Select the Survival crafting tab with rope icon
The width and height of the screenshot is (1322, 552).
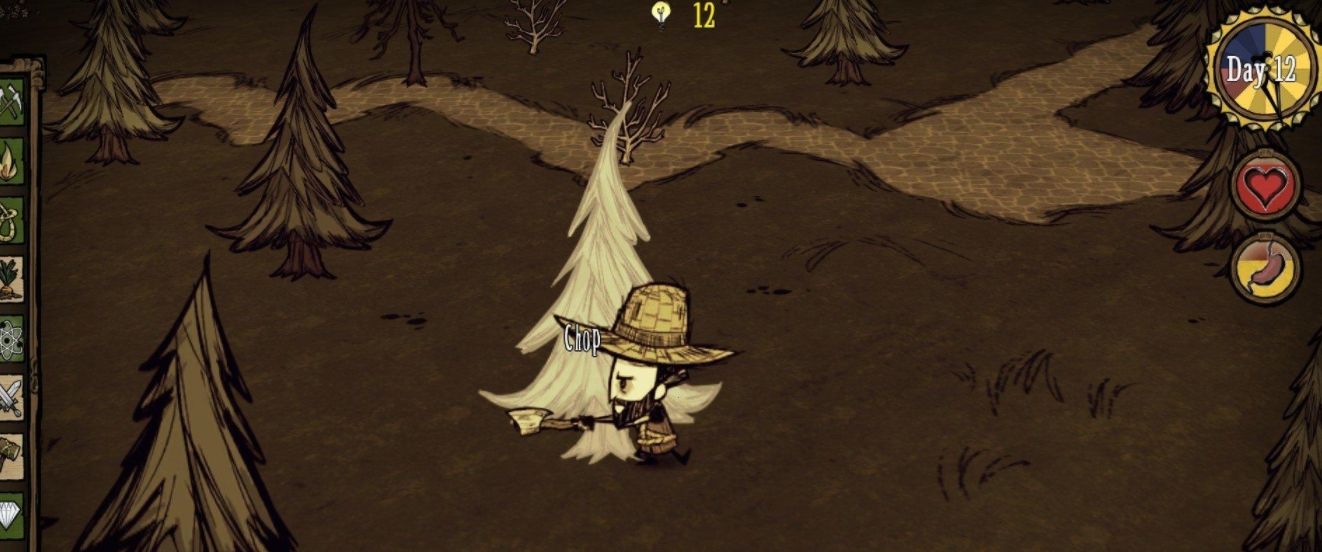point(11,219)
